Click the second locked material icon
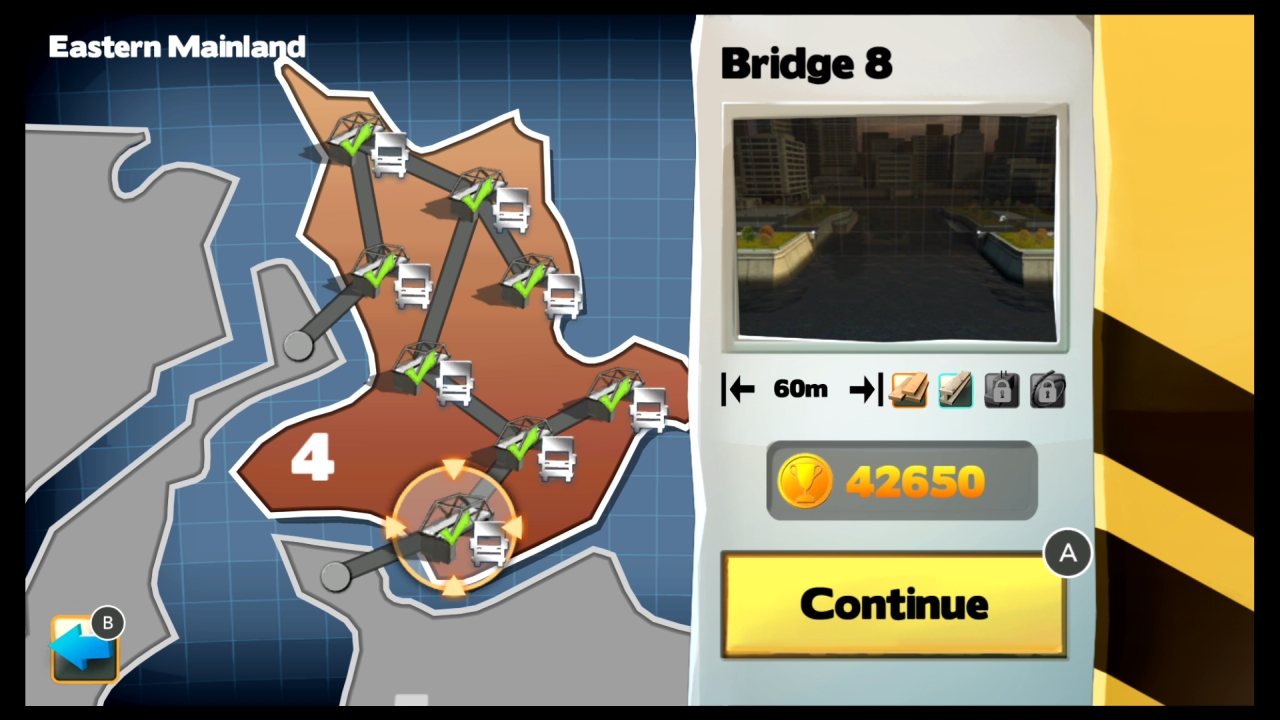The image size is (1280, 720). click(x=1047, y=389)
